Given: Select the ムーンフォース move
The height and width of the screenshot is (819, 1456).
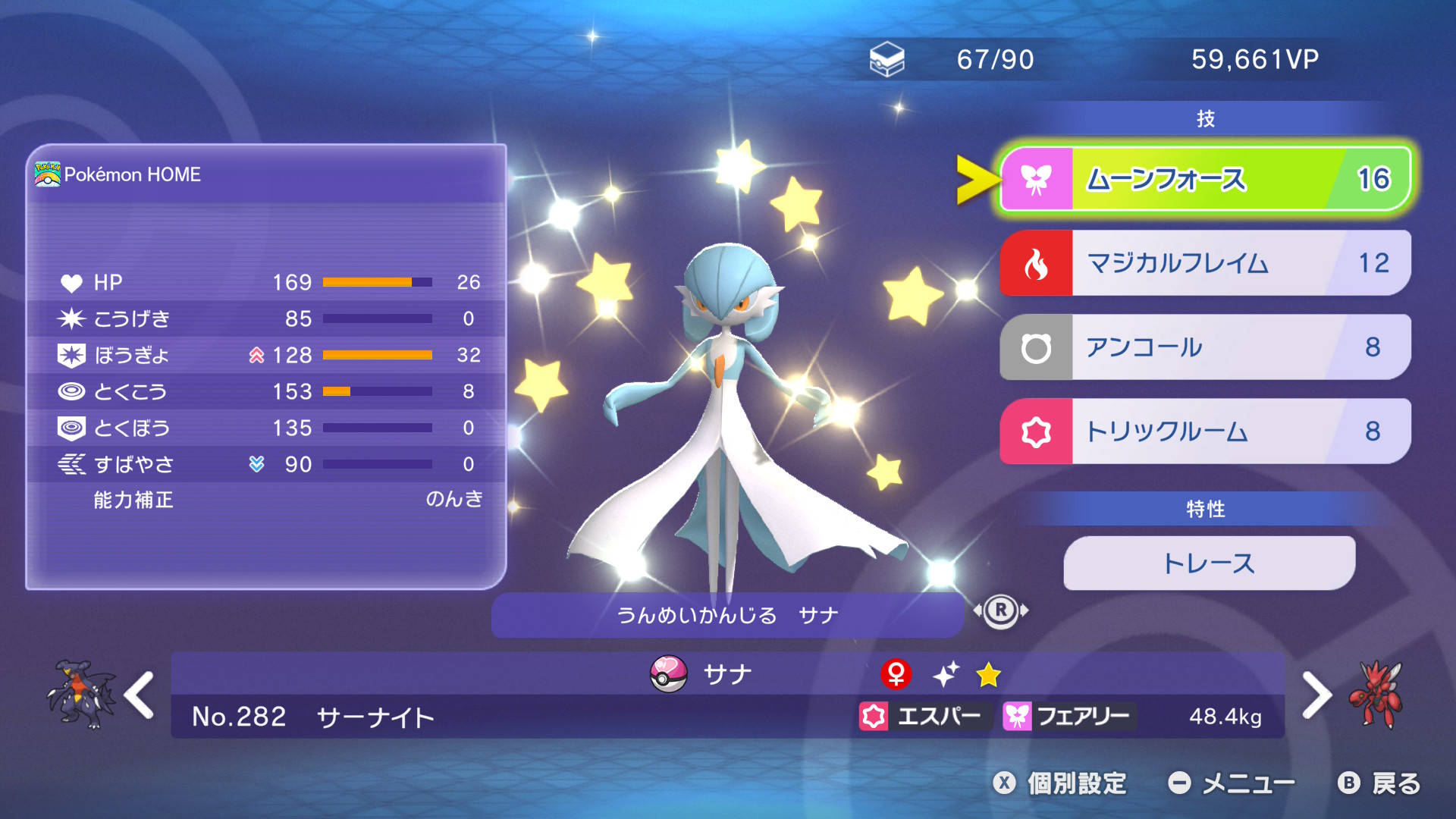Looking at the screenshot, I should [1206, 180].
